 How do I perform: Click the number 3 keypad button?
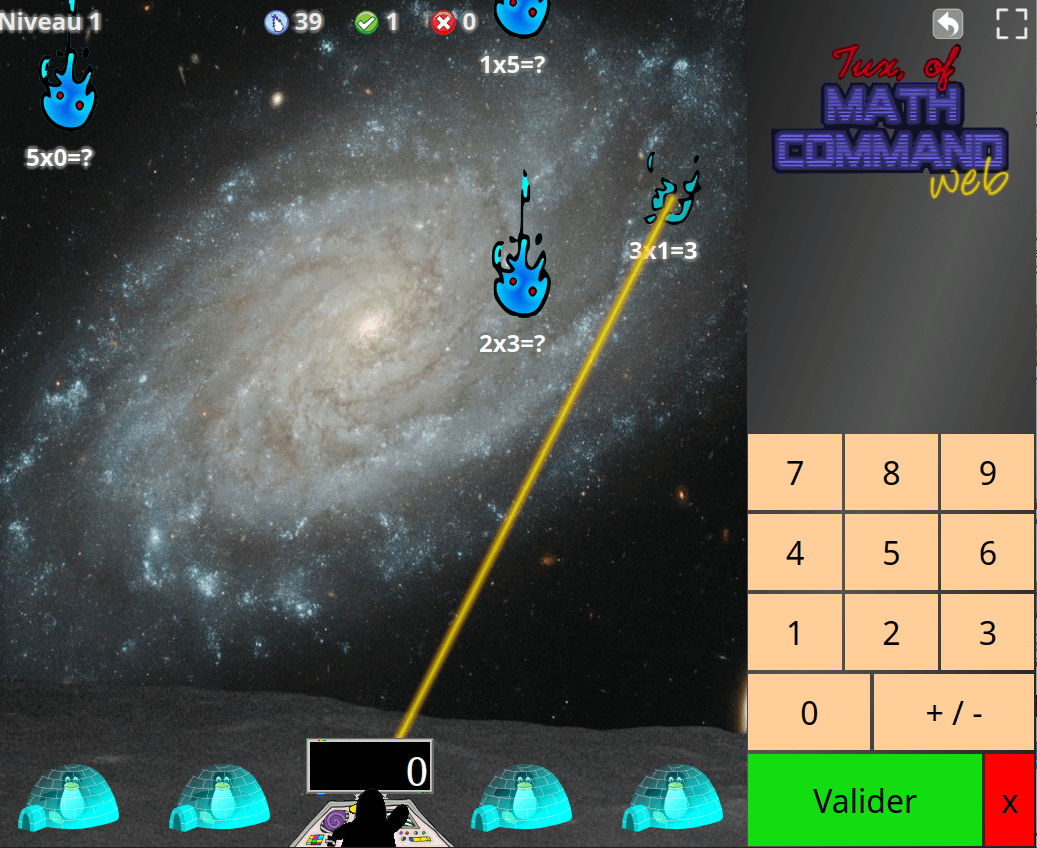pos(987,633)
